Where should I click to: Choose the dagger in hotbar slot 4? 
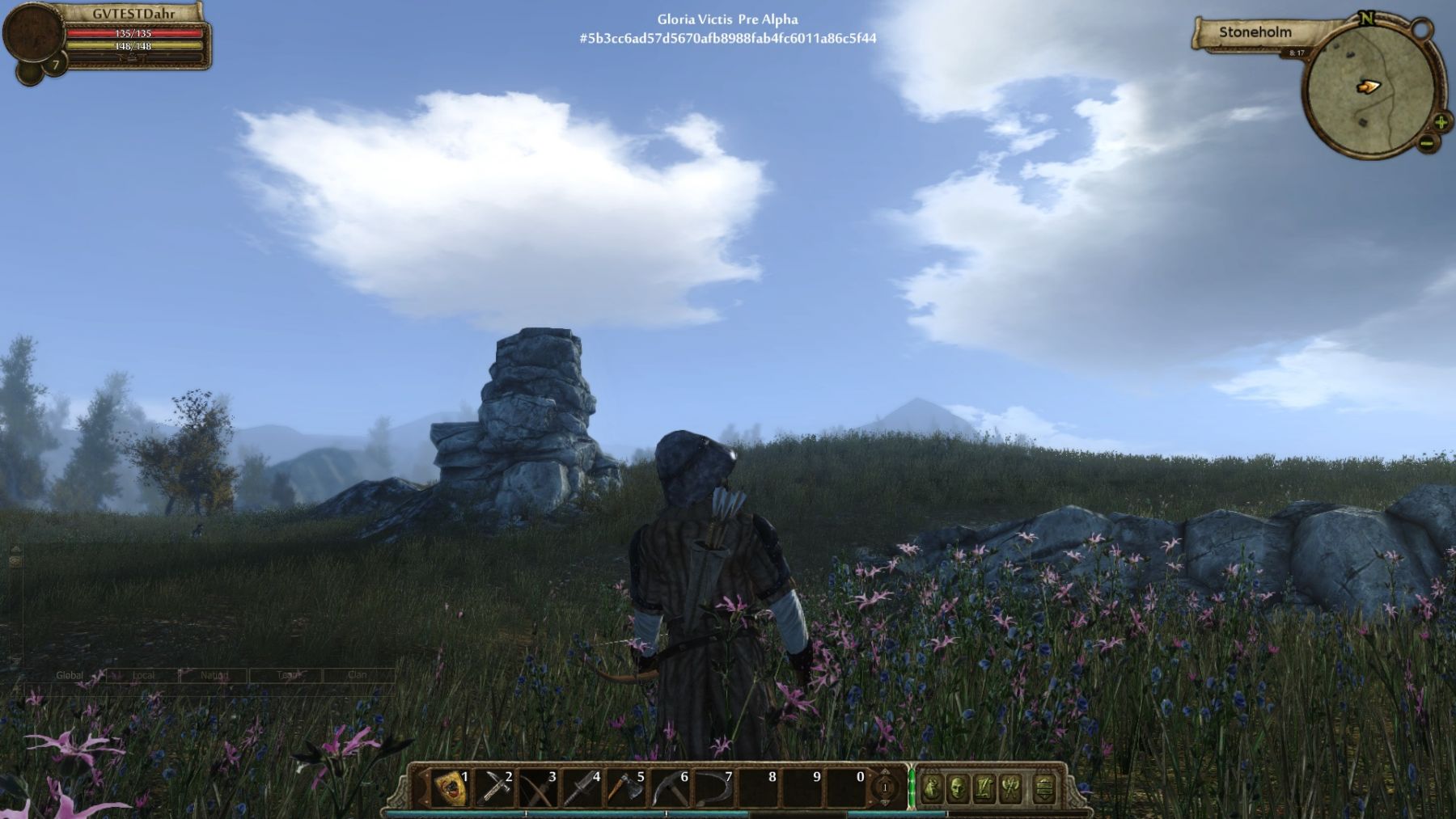click(x=582, y=787)
